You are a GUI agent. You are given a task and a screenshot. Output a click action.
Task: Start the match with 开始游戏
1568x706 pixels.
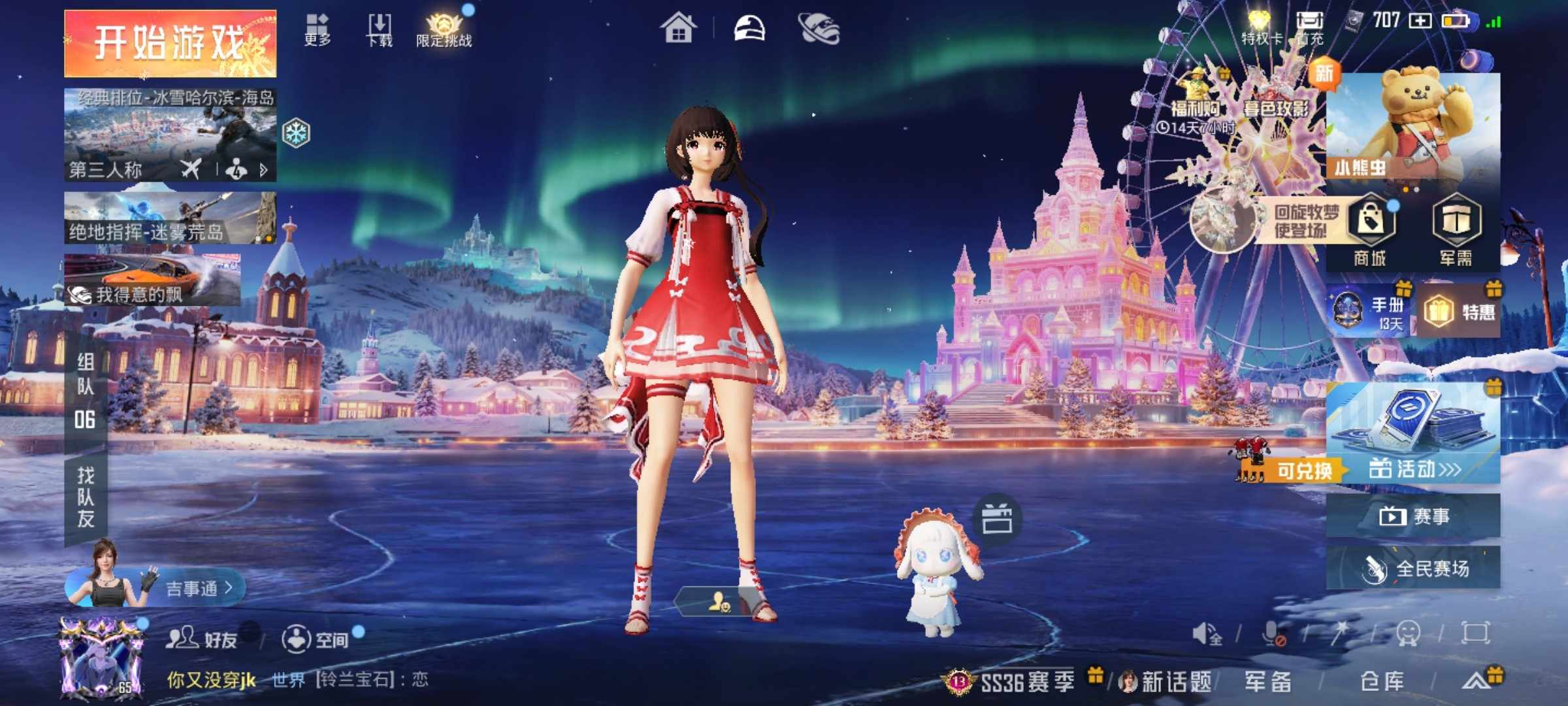(170, 43)
